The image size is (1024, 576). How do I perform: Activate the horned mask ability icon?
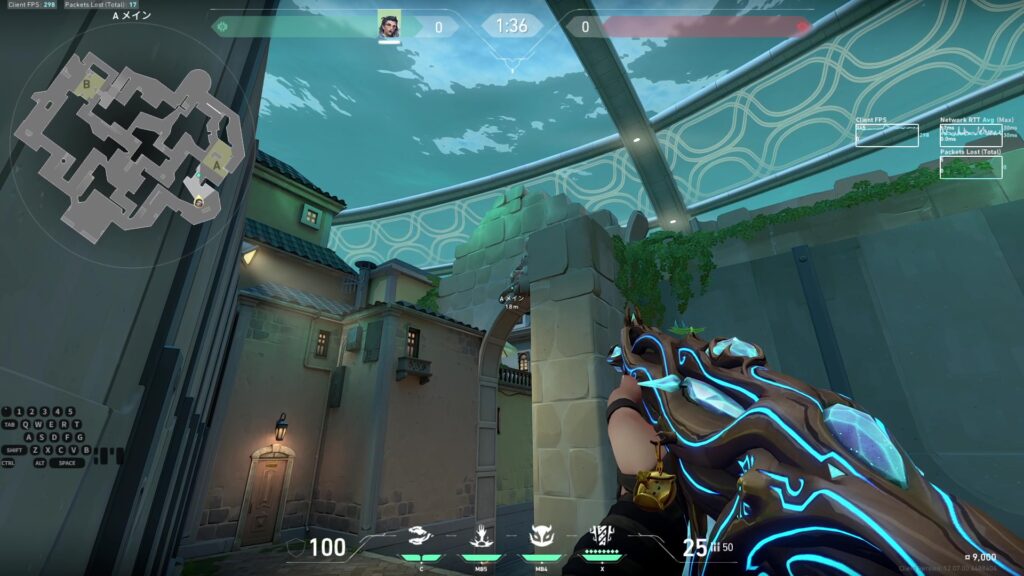pyautogui.click(x=541, y=536)
